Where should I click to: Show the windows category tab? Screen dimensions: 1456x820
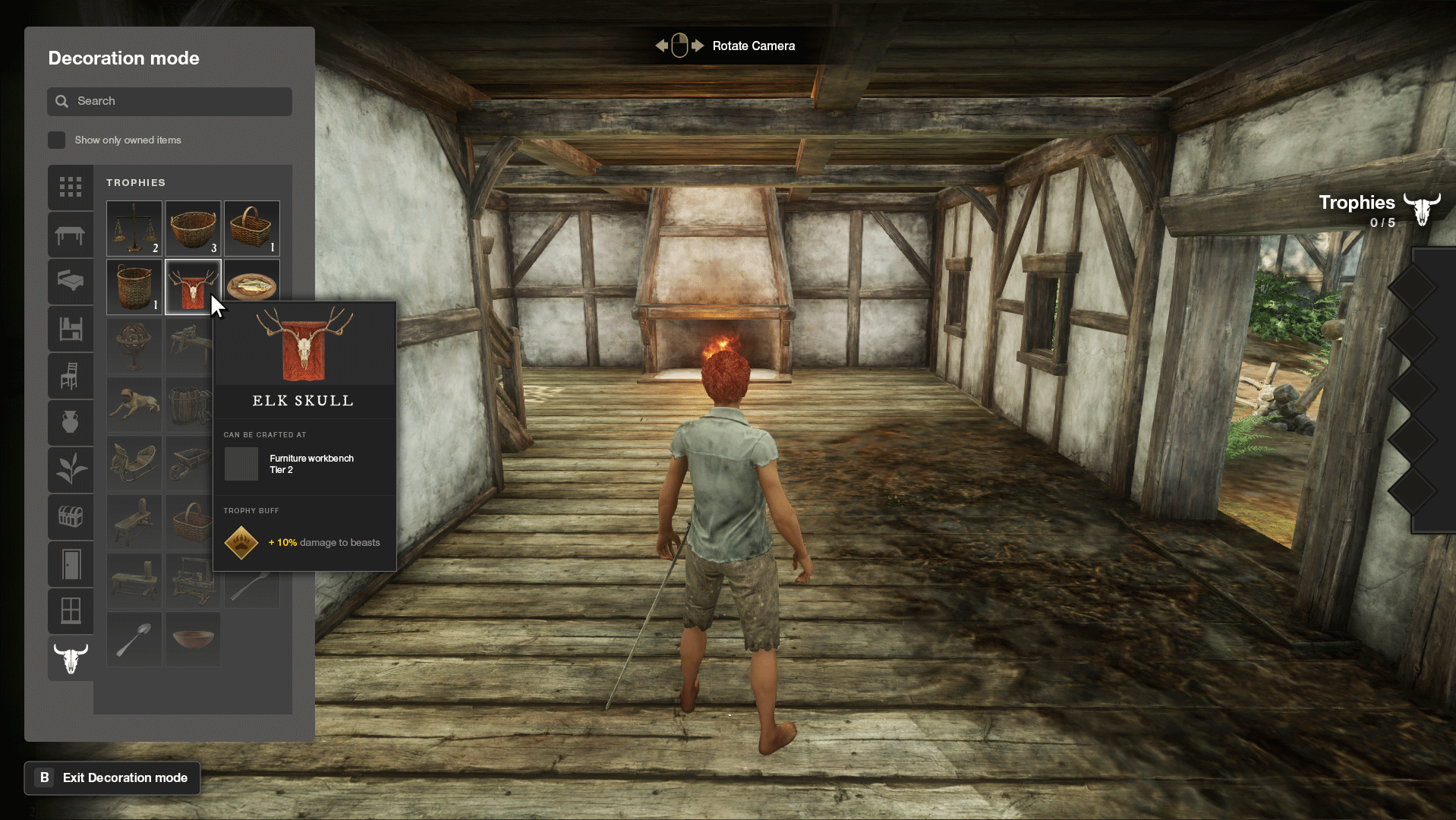pos(71,611)
